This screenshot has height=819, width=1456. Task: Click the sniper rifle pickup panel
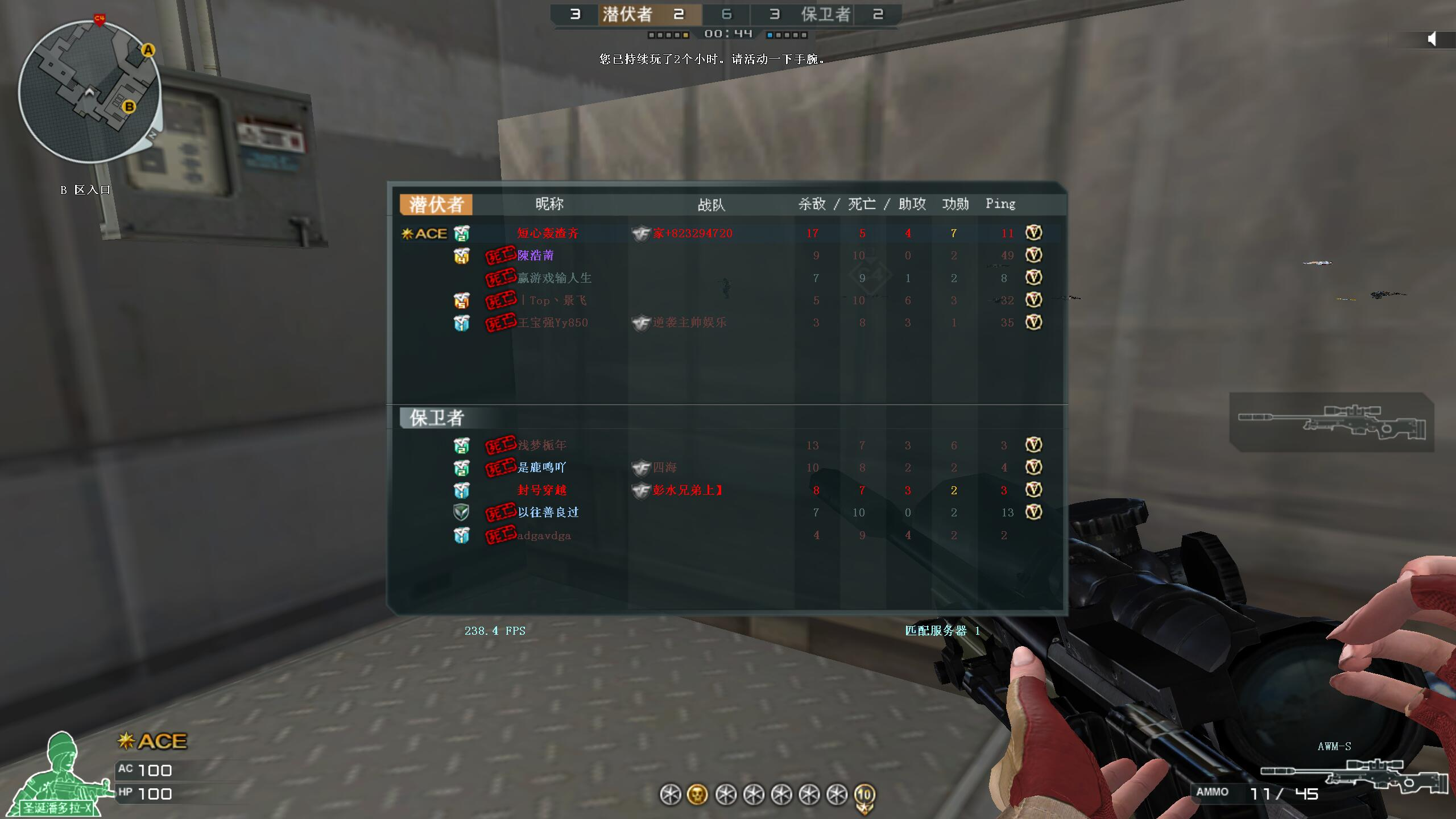(x=1331, y=422)
